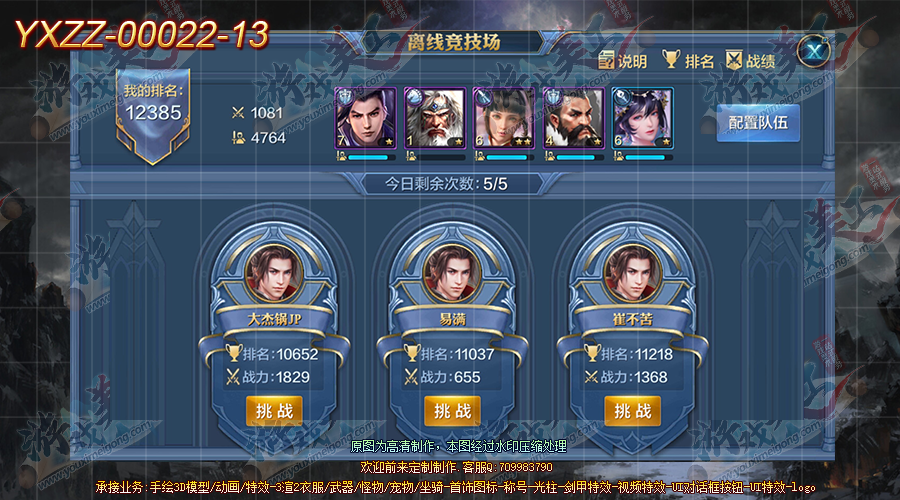Click the 配置队伍 team setup button
The width and height of the screenshot is (900, 500).
coord(758,124)
